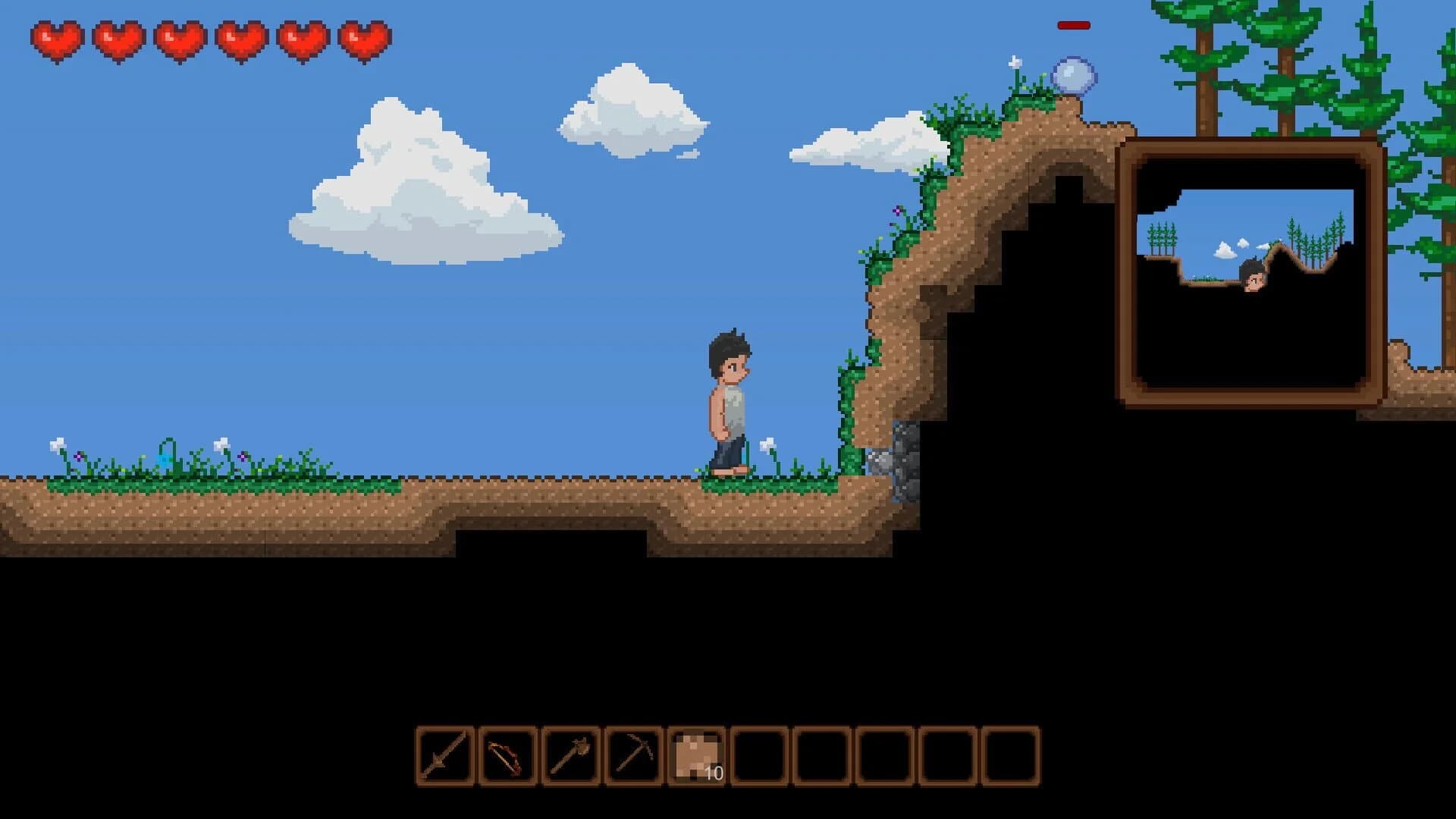Click the last heart in the health display
Image resolution: width=1456 pixels, height=819 pixels.
coord(360,38)
